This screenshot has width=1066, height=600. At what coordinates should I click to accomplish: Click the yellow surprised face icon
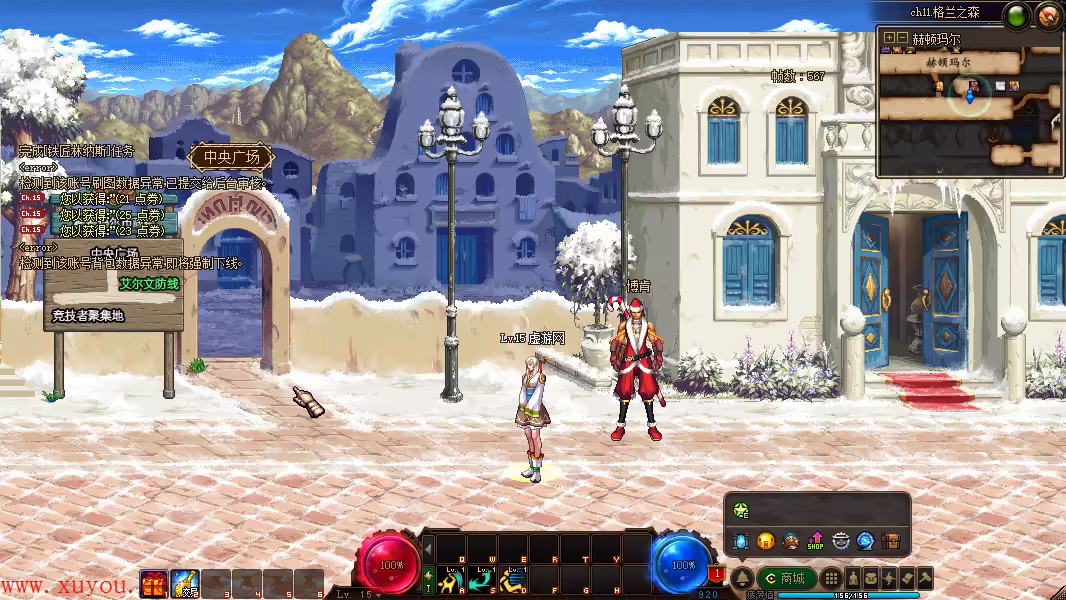coord(765,541)
